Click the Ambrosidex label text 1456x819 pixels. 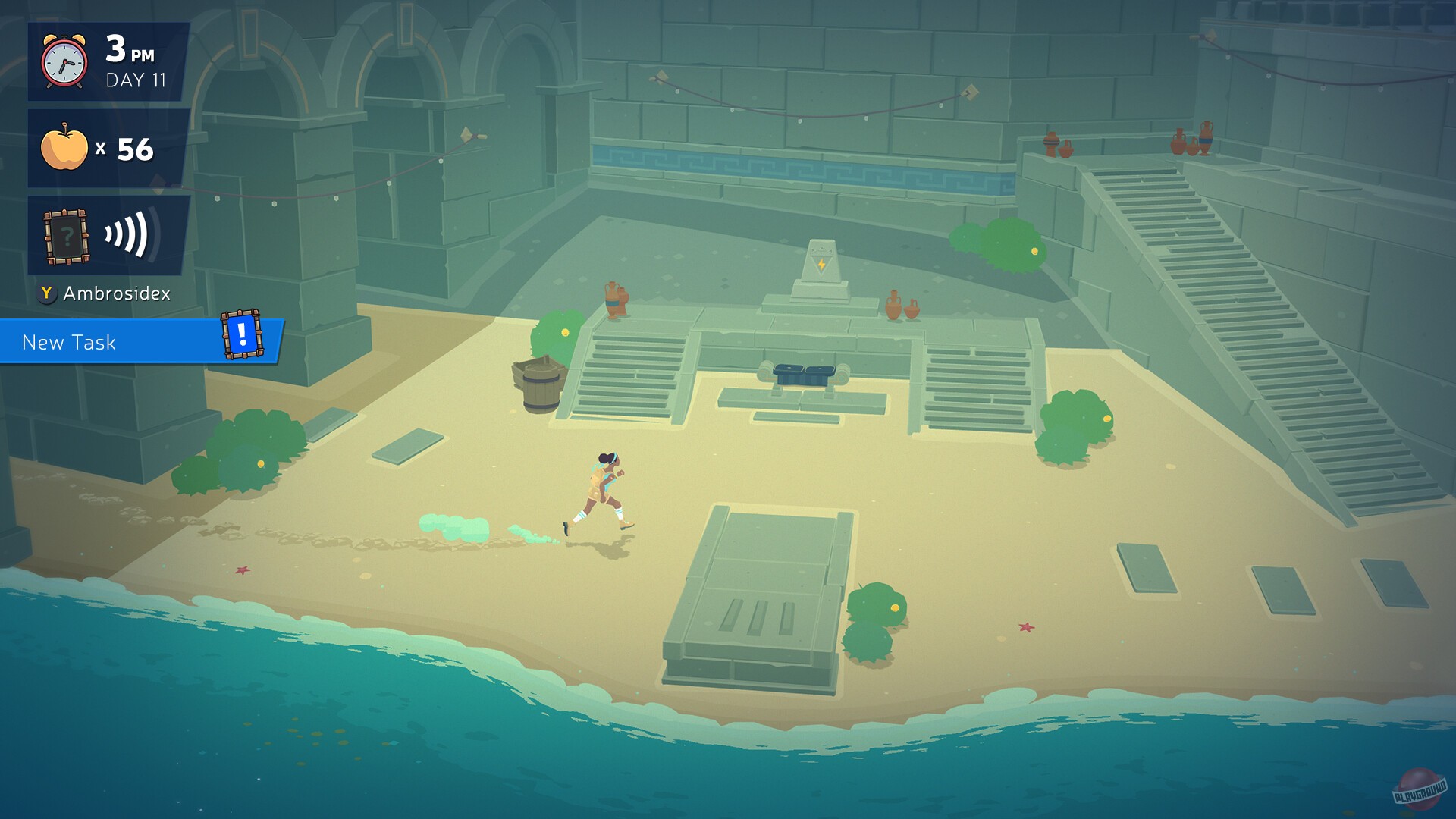118,294
